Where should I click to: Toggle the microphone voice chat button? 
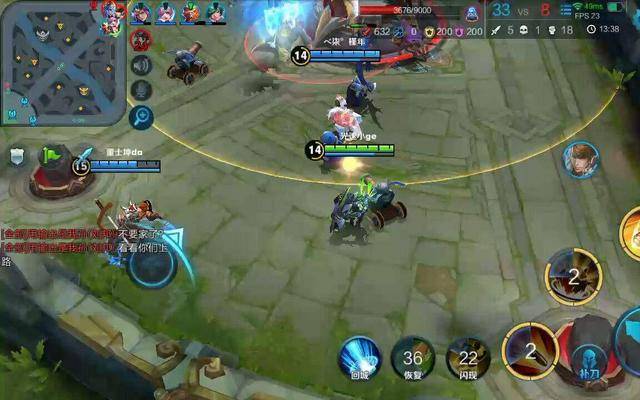click(x=141, y=91)
